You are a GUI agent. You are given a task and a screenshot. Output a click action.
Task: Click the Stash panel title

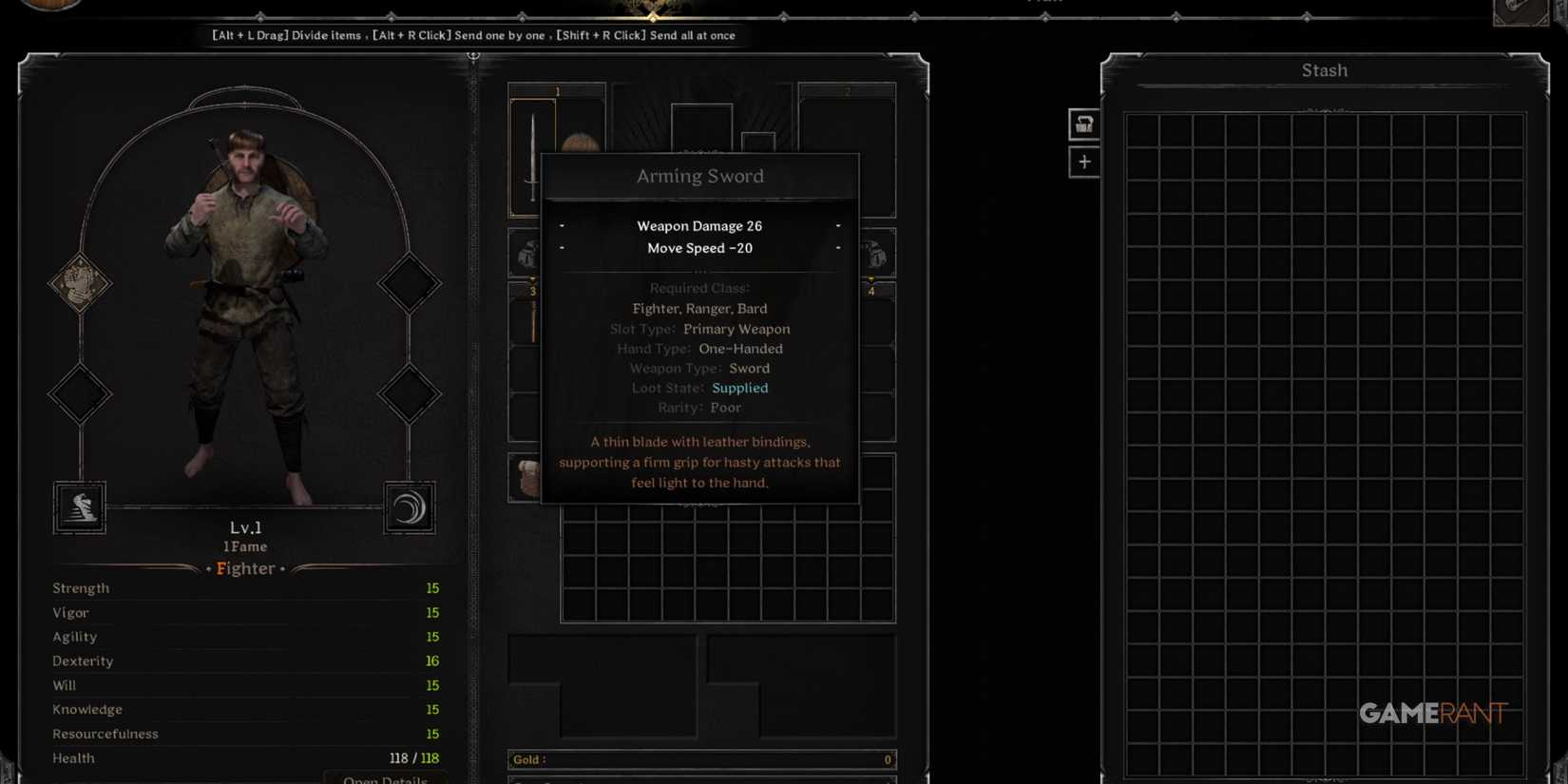tap(1324, 69)
